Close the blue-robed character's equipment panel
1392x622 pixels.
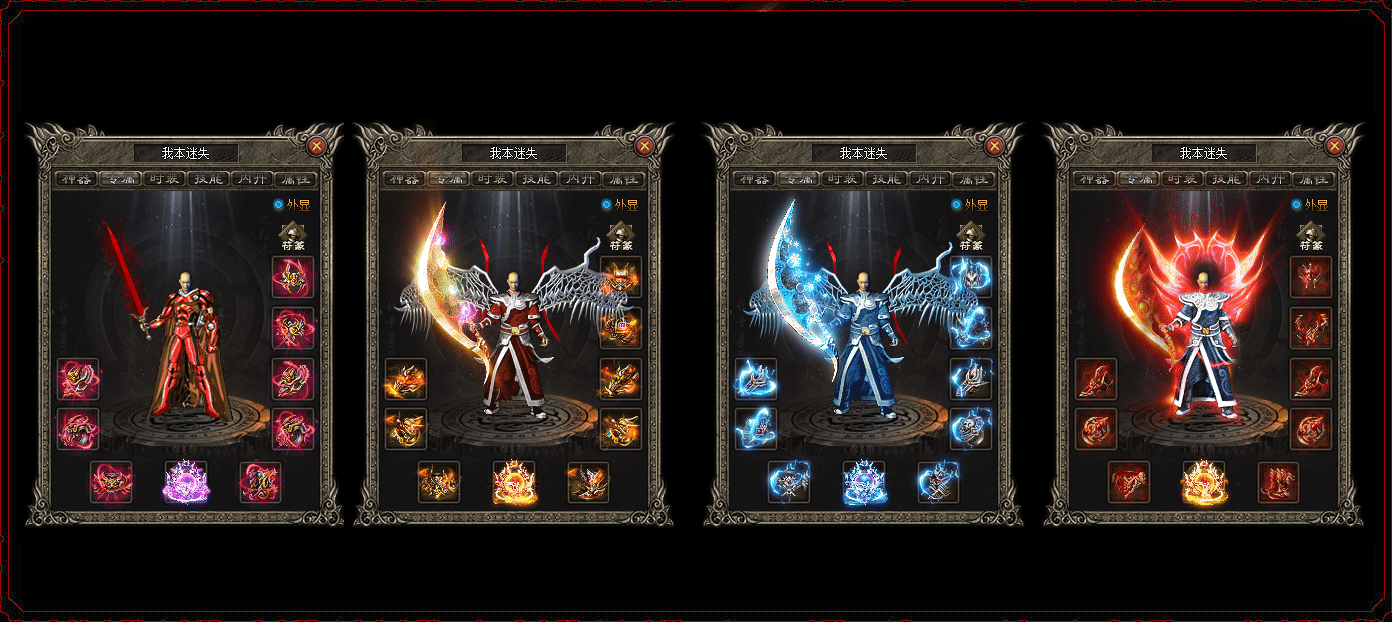coord(994,146)
